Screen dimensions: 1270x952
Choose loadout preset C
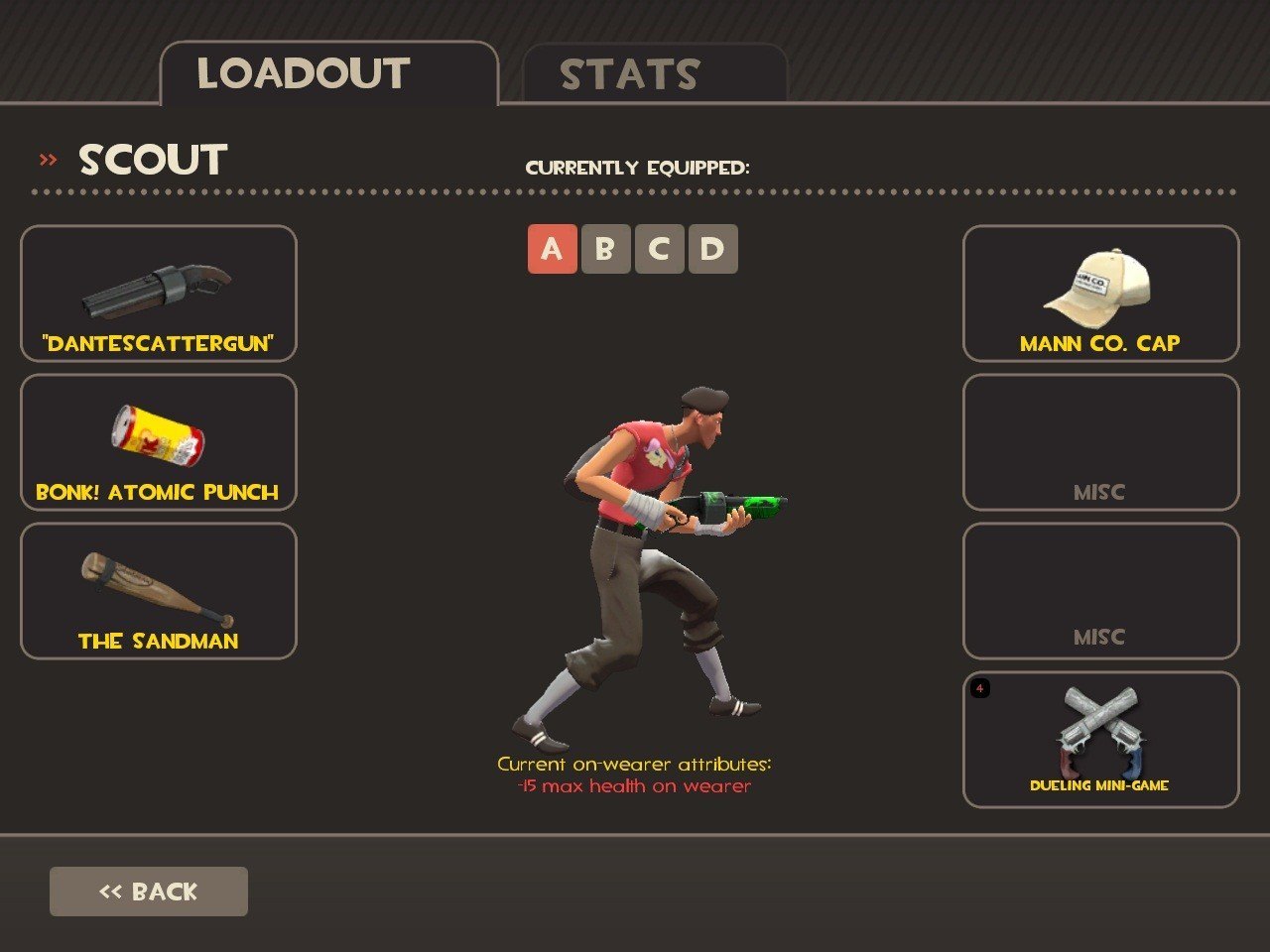tap(659, 249)
